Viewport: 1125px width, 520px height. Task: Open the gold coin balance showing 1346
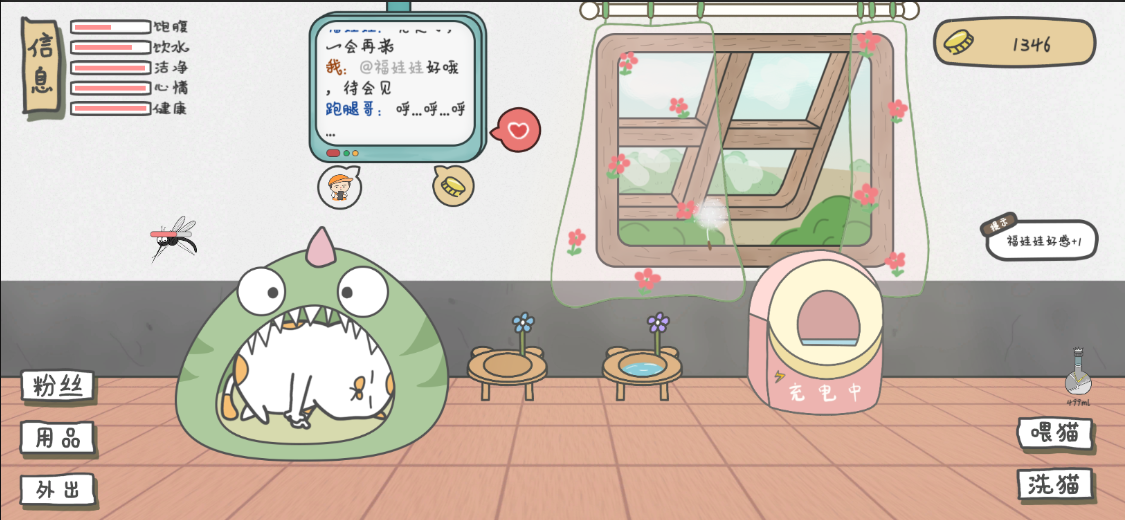point(1014,43)
